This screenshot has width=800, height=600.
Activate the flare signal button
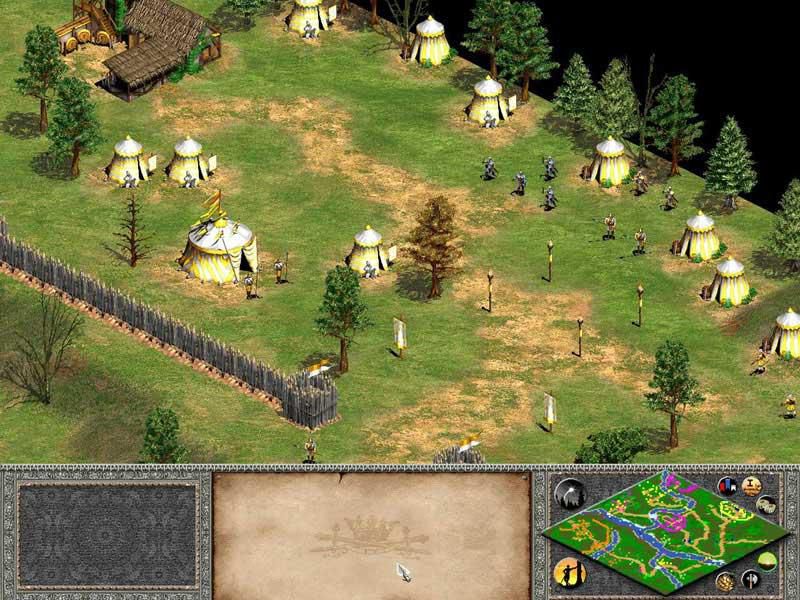(571, 492)
